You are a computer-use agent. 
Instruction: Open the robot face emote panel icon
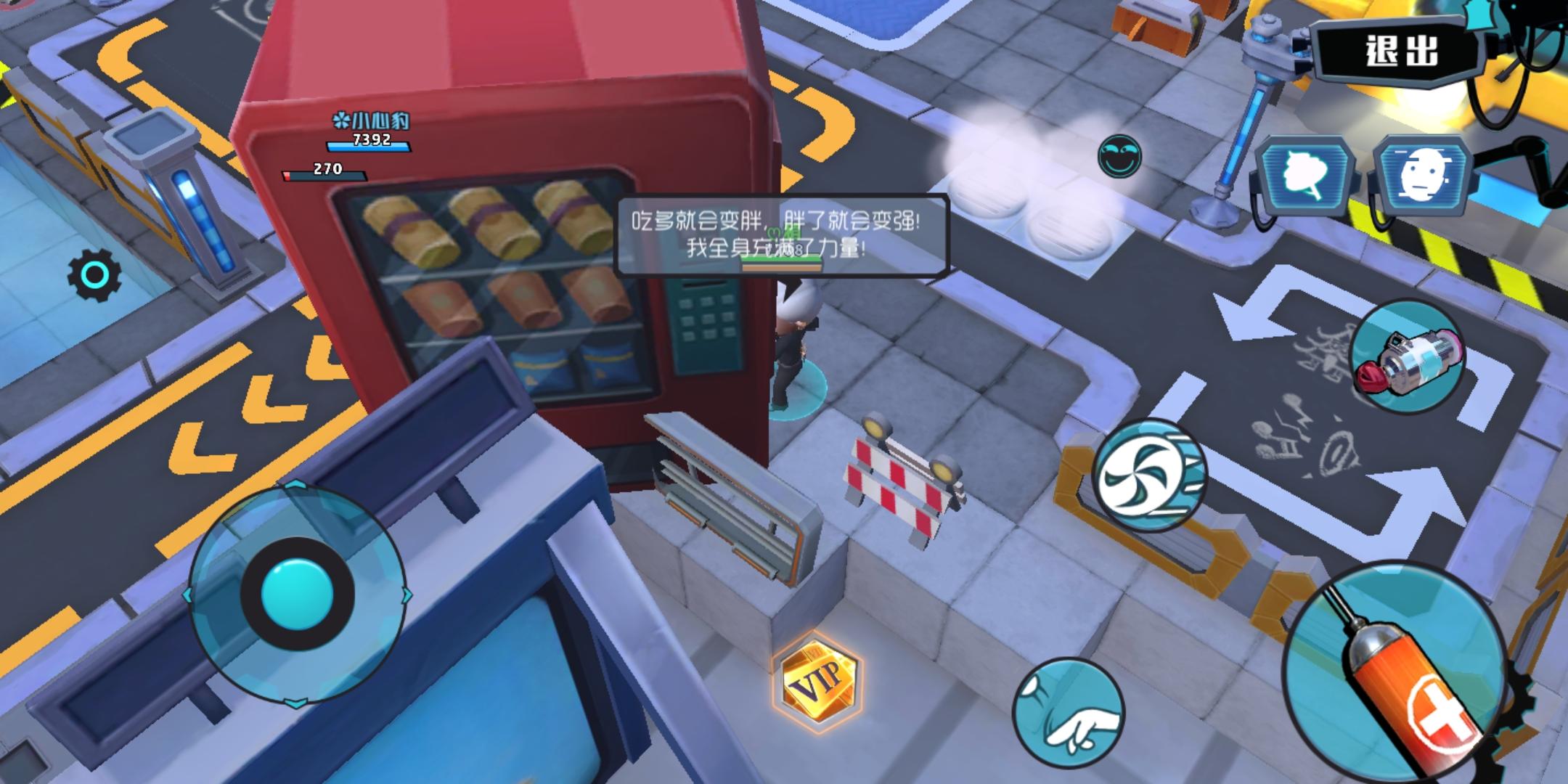[x=1423, y=174]
